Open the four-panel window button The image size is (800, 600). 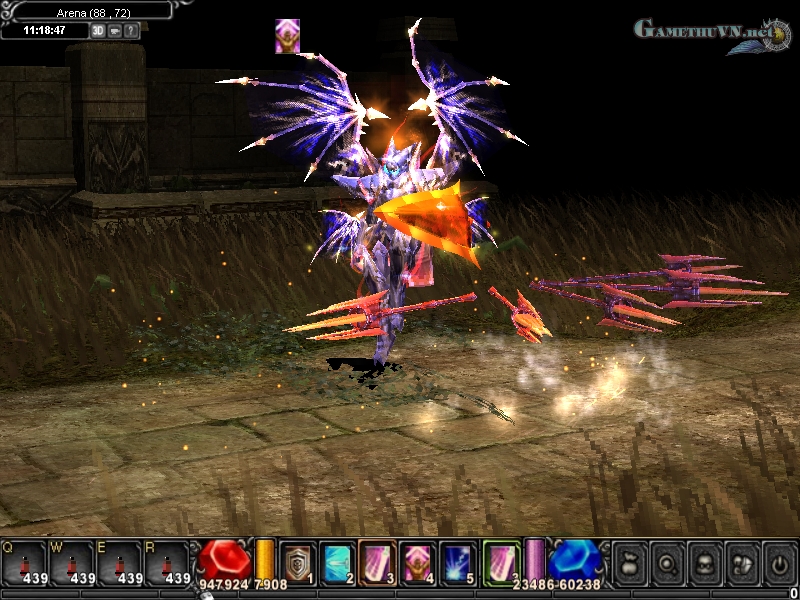741,563
